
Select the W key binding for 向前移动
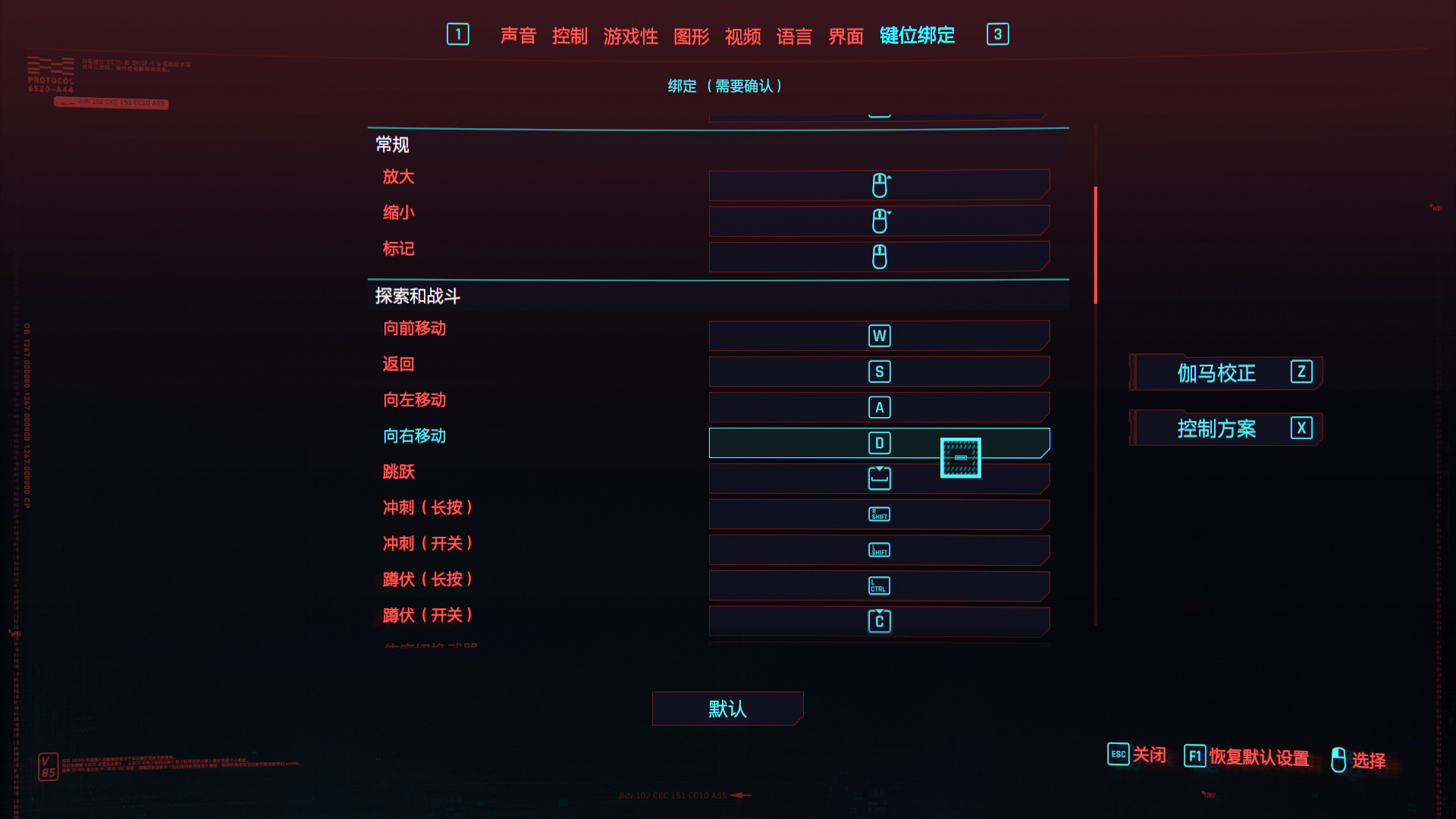point(879,335)
